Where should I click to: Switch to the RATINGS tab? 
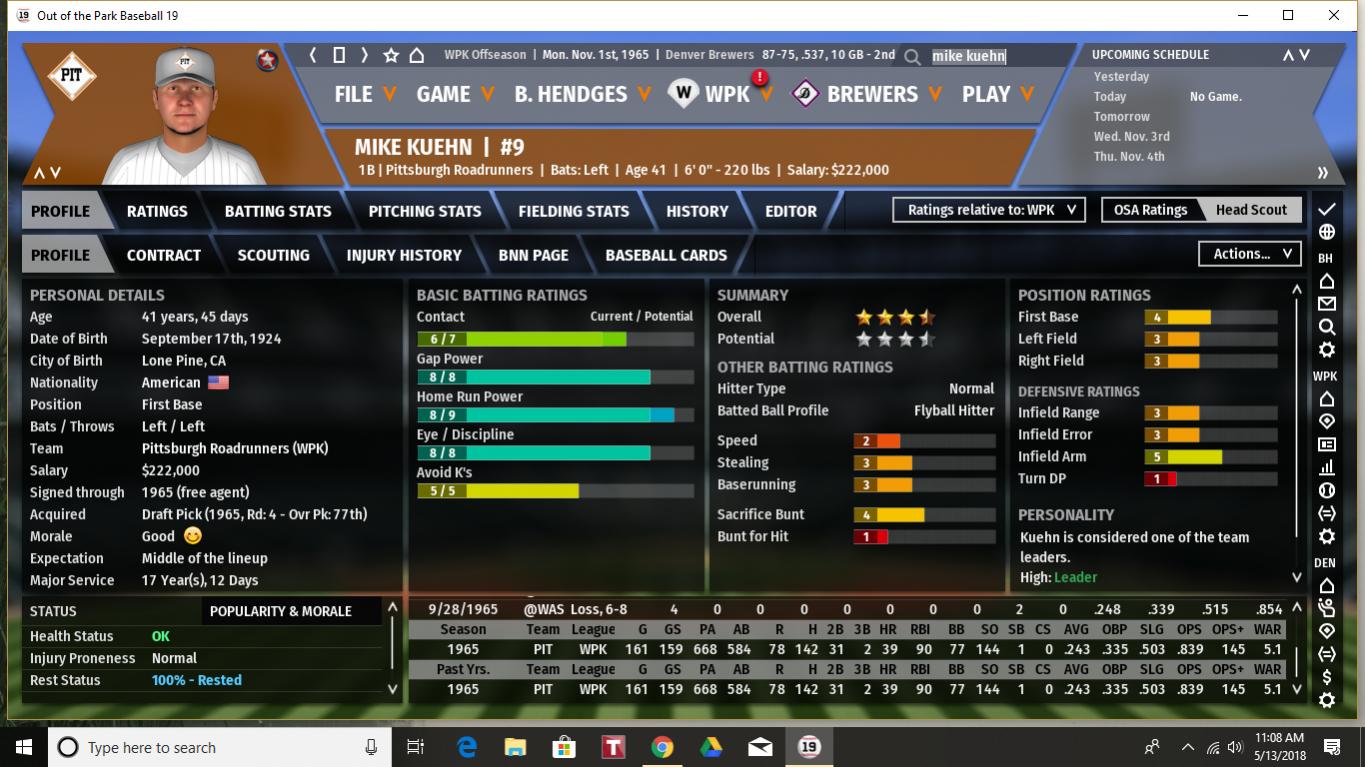(x=157, y=211)
